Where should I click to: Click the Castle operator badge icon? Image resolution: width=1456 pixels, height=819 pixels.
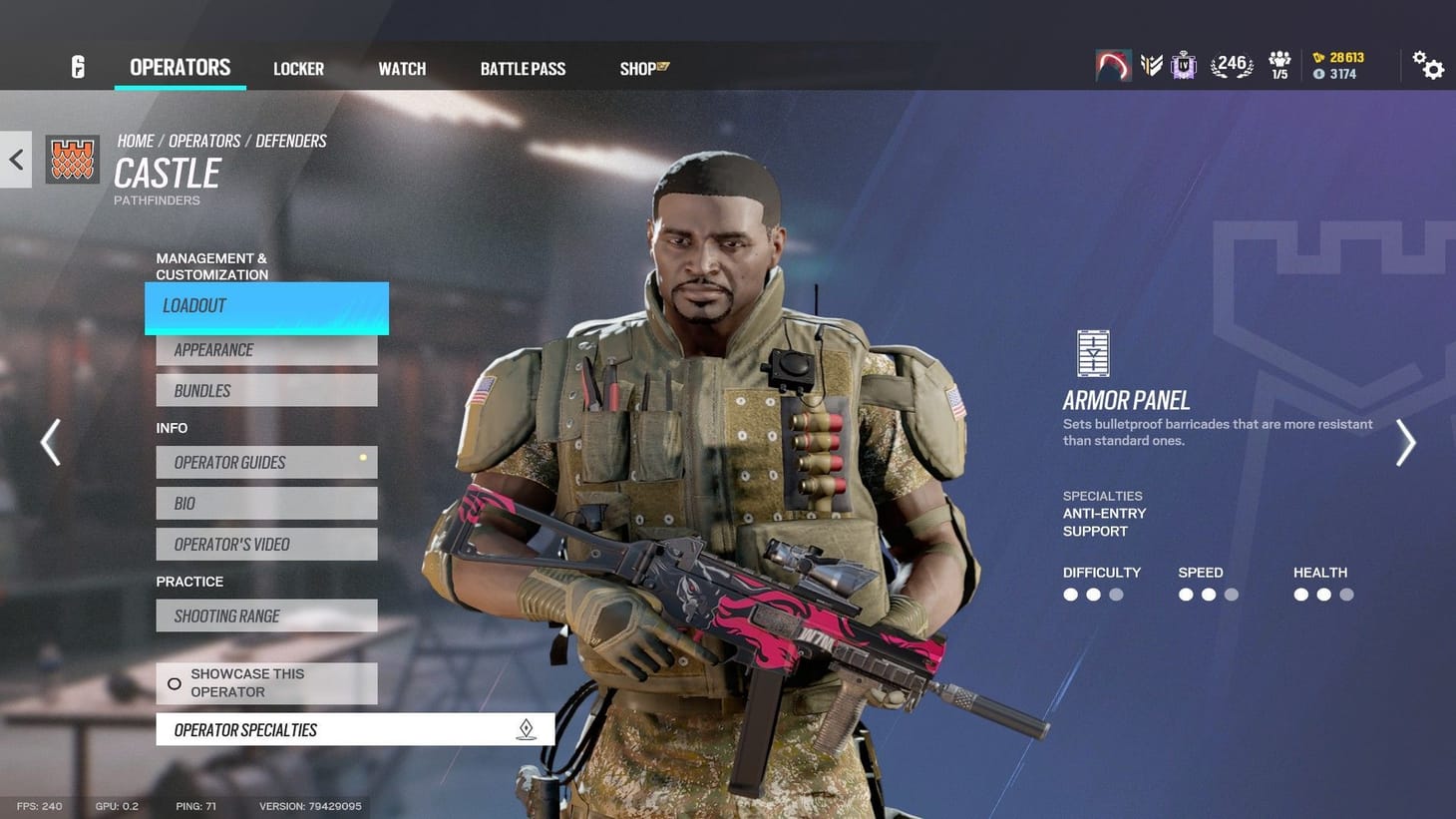click(73, 159)
